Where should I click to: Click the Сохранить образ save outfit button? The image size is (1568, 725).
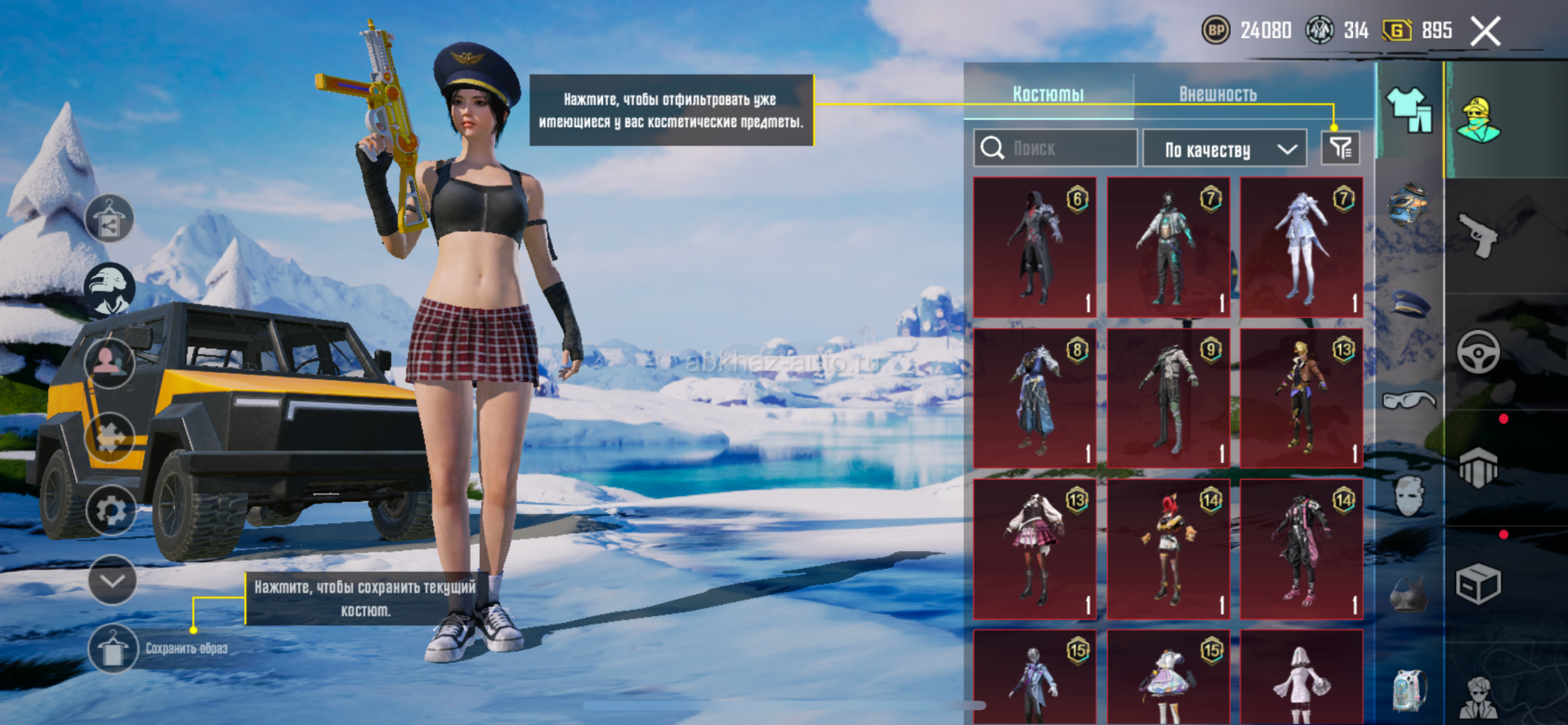[113, 649]
